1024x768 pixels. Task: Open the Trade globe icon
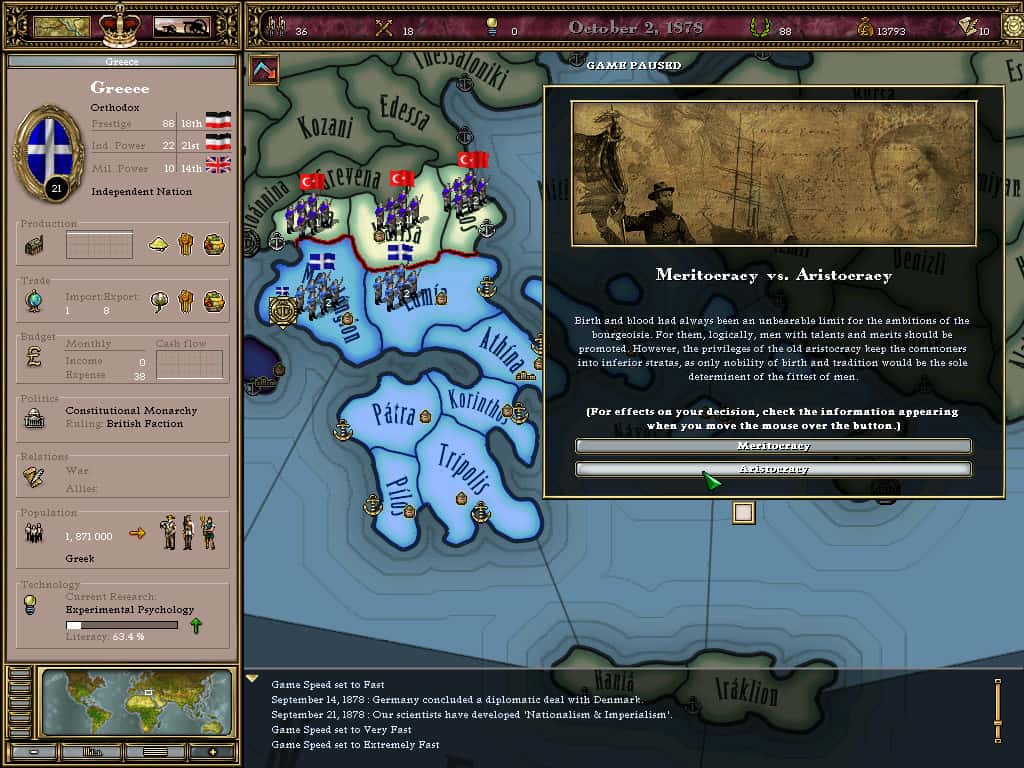[34, 301]
